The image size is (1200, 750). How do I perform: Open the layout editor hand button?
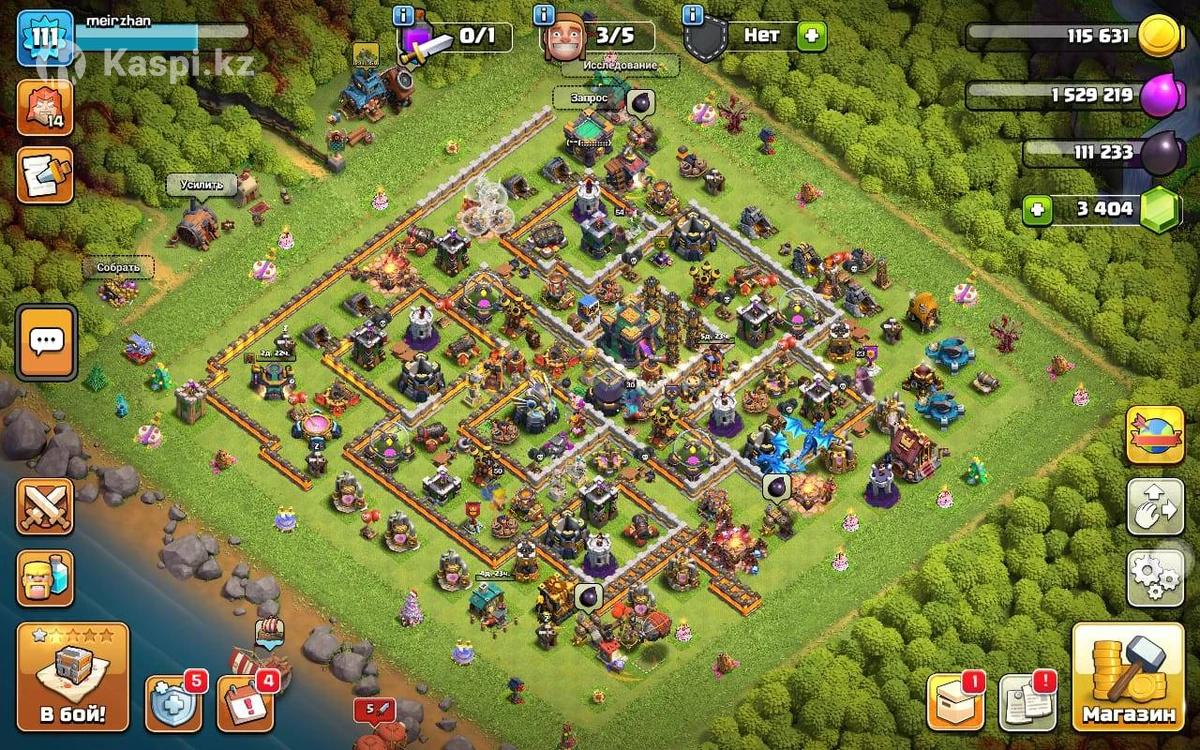coord(1155,507)
